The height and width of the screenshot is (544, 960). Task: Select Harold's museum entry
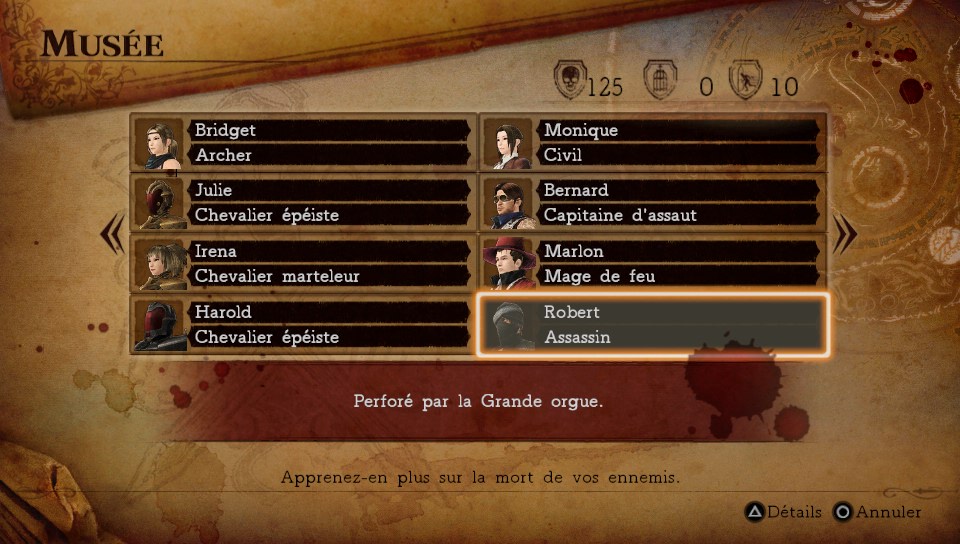[x=302, y=325]
